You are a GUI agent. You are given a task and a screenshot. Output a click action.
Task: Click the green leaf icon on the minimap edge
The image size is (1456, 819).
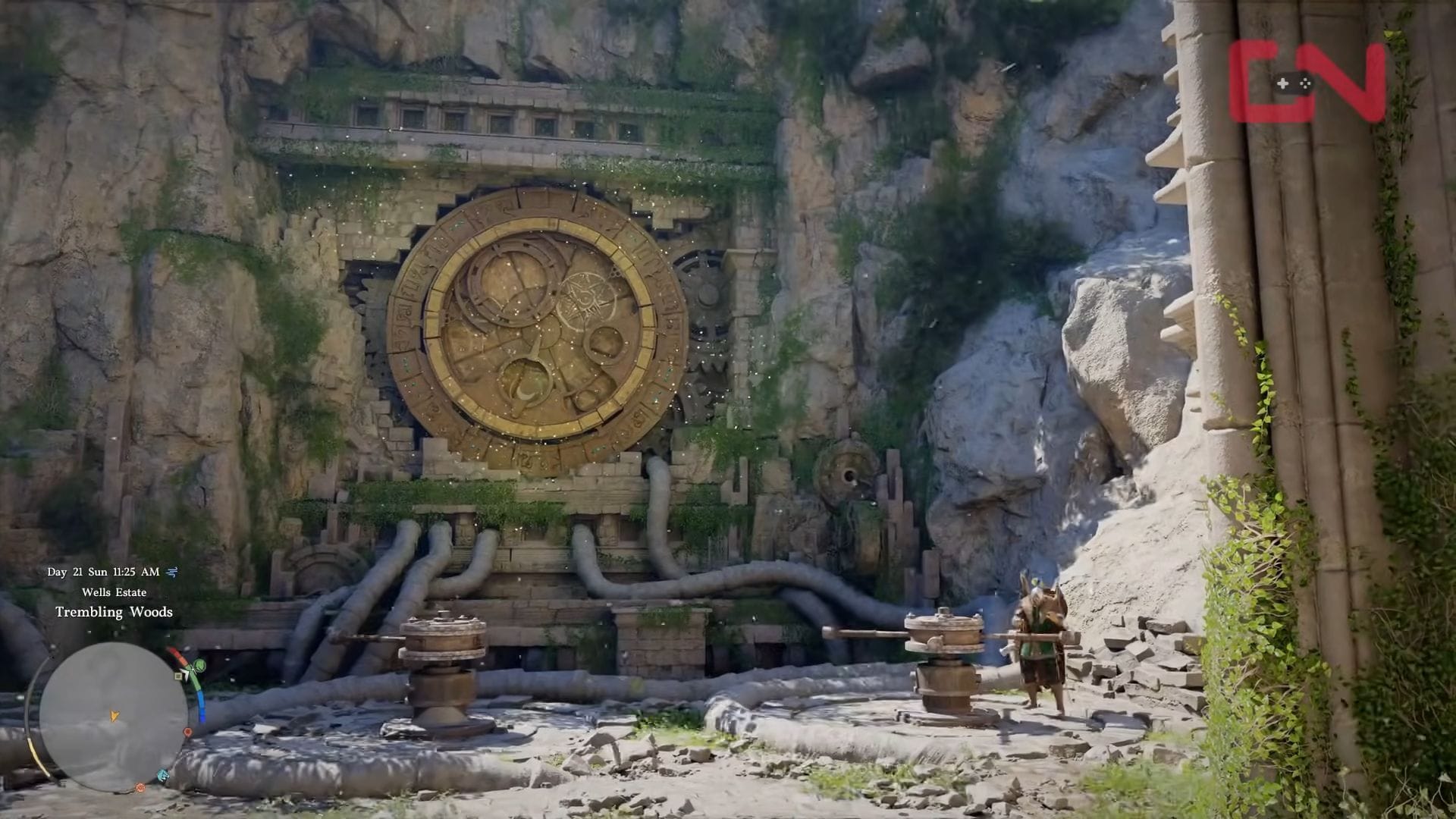pyautogui.click(x=199, y=665)
